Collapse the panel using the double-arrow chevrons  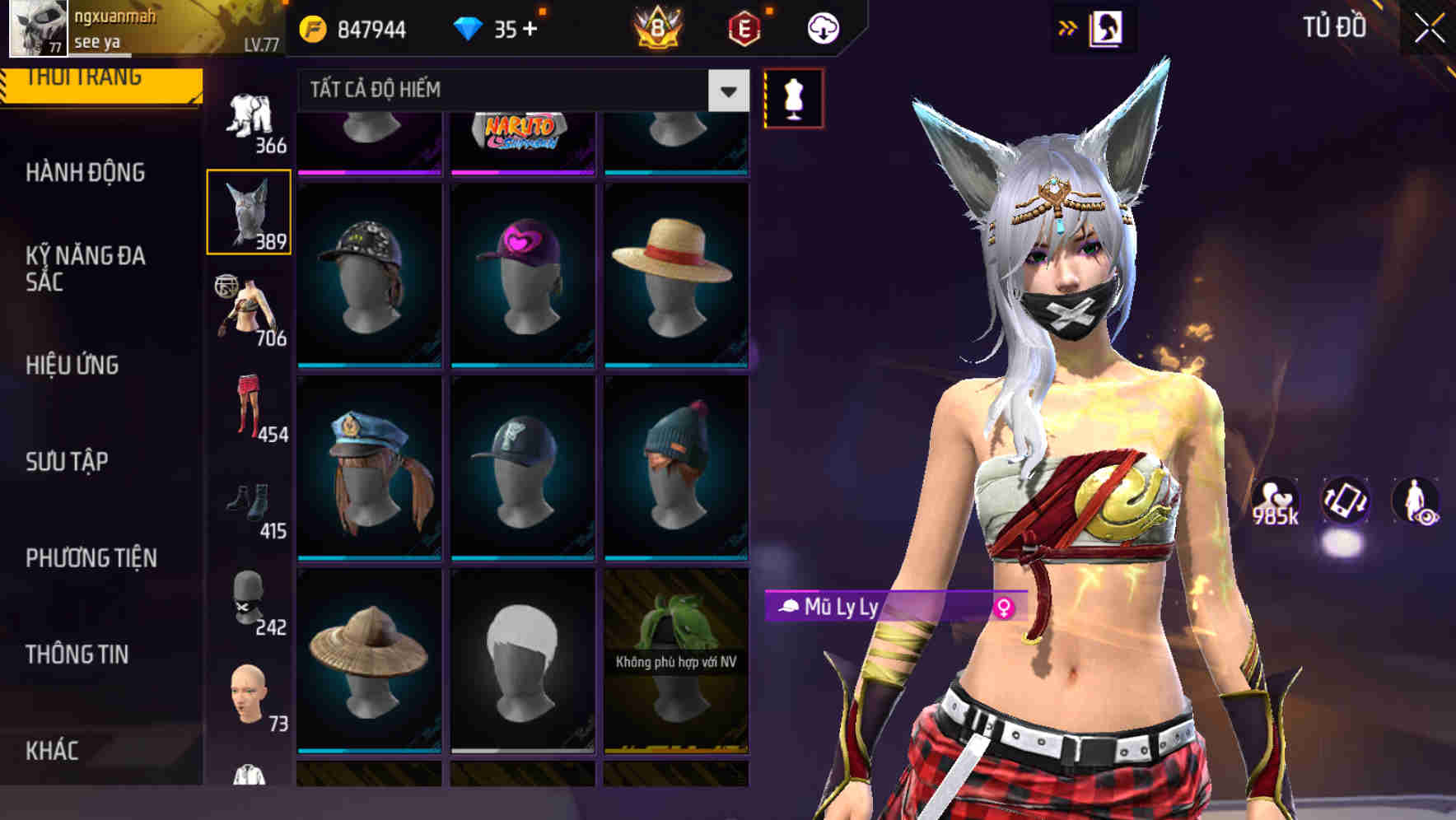[1066, 26]
